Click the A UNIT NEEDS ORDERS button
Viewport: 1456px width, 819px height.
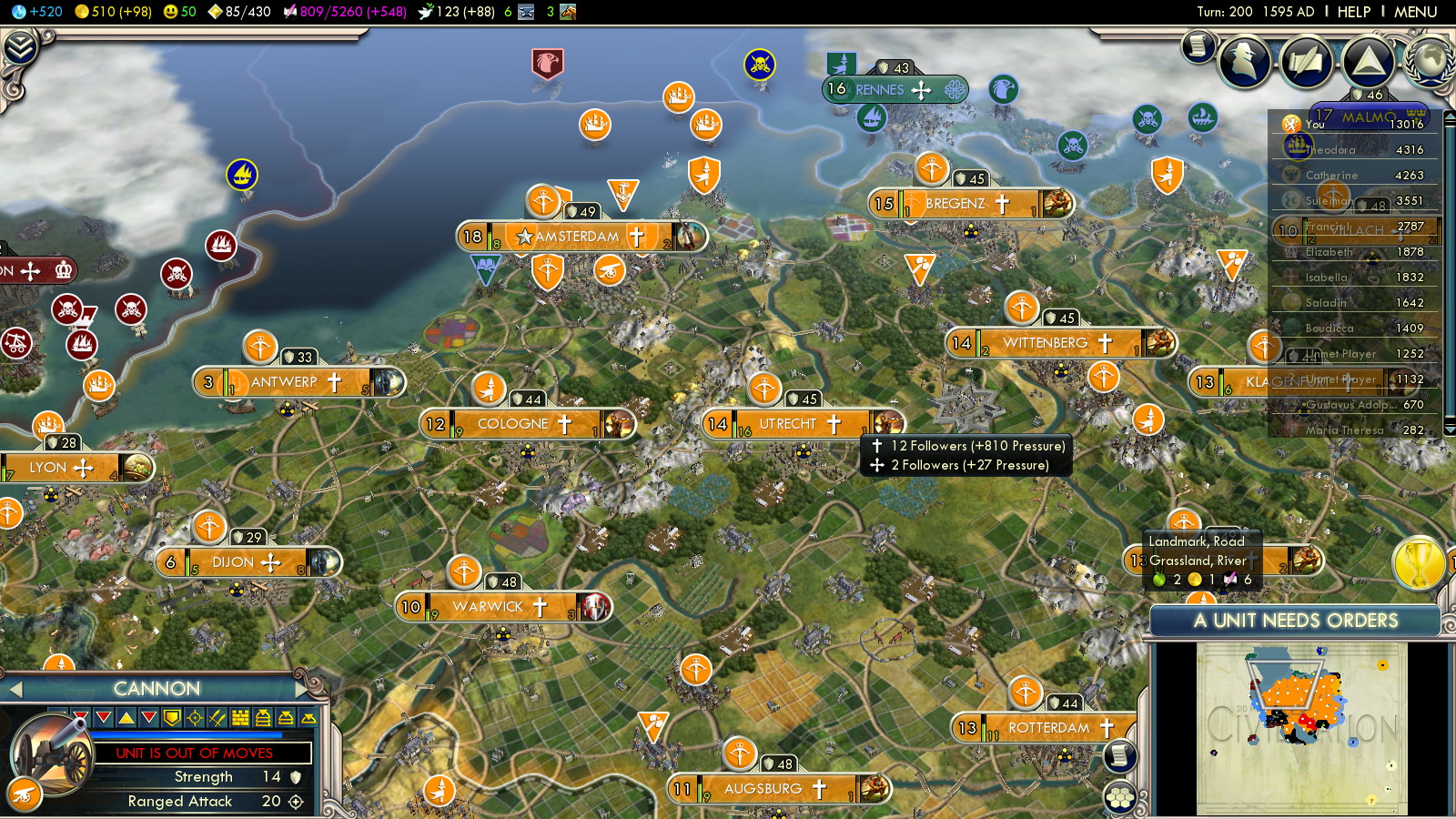pyautogui.click(x=1295, y=621)
